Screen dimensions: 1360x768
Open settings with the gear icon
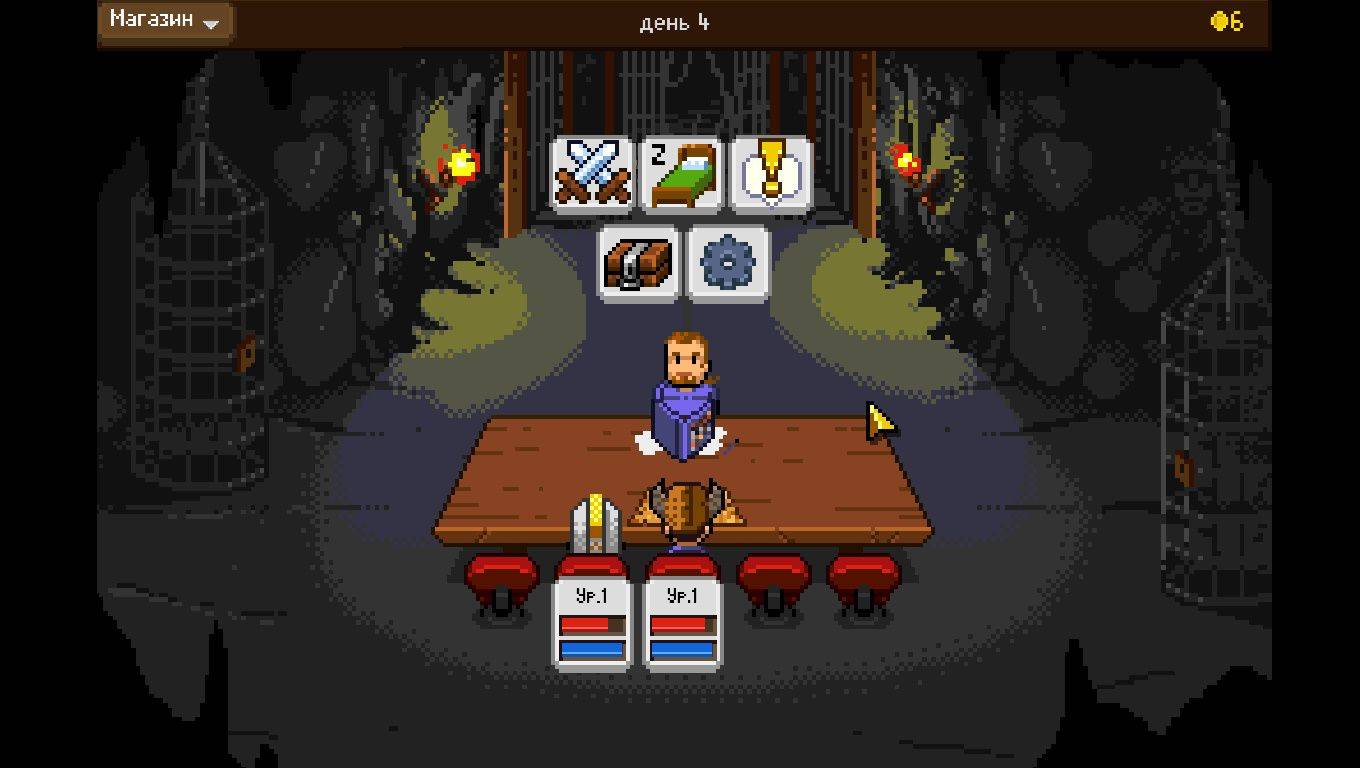[727, 263]
